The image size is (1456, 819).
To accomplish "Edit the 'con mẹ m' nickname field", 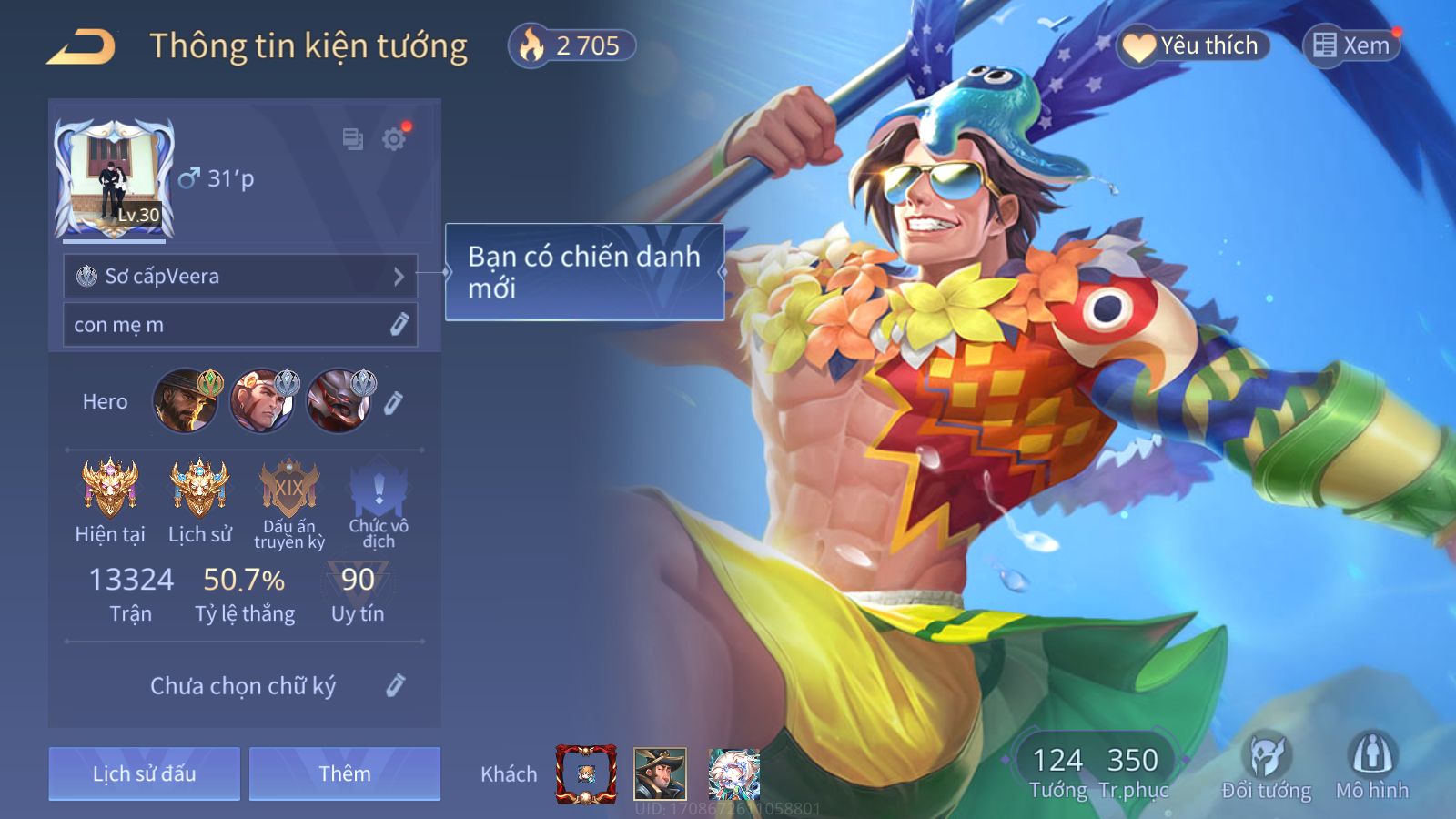I will click(x=399, y=325).
